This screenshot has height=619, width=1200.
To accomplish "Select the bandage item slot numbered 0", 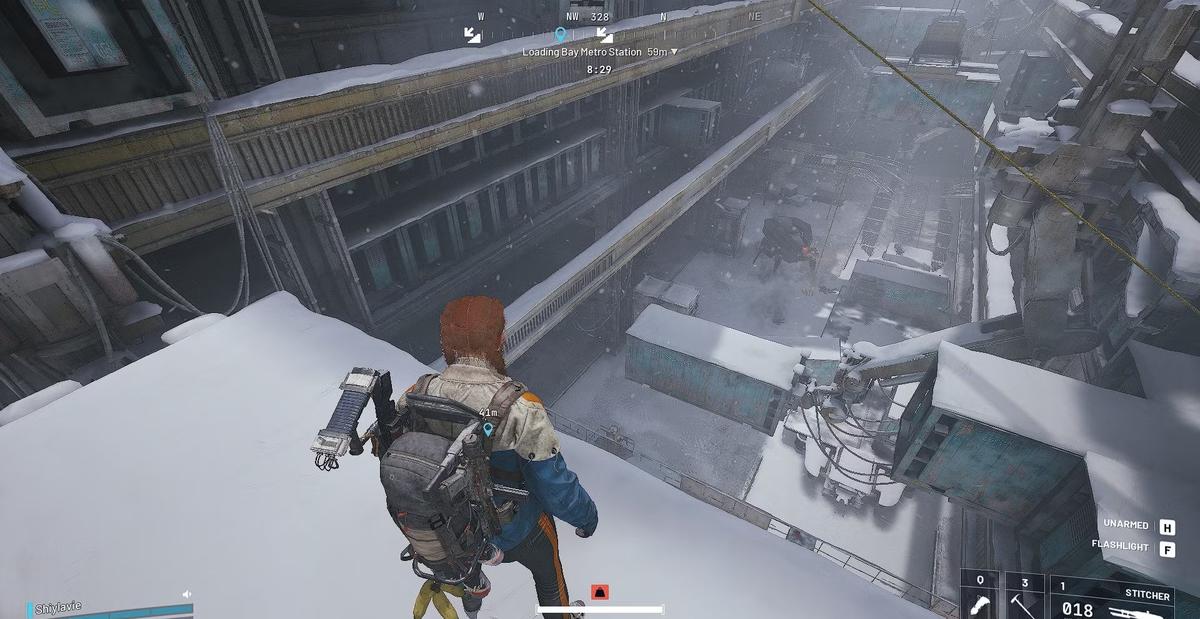I will 980,598.
